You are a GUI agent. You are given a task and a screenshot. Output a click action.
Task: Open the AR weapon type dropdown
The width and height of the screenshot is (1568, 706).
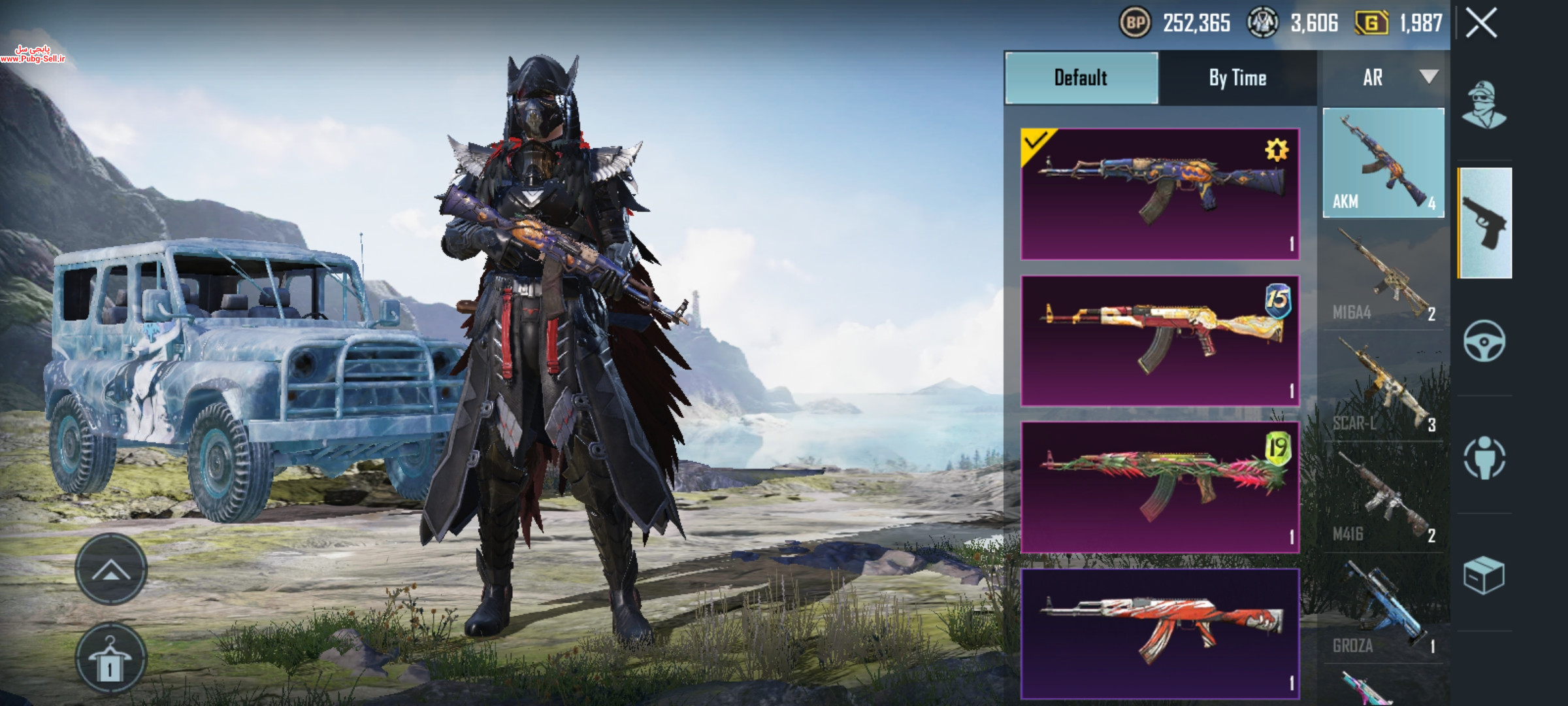click(1384, 78)
